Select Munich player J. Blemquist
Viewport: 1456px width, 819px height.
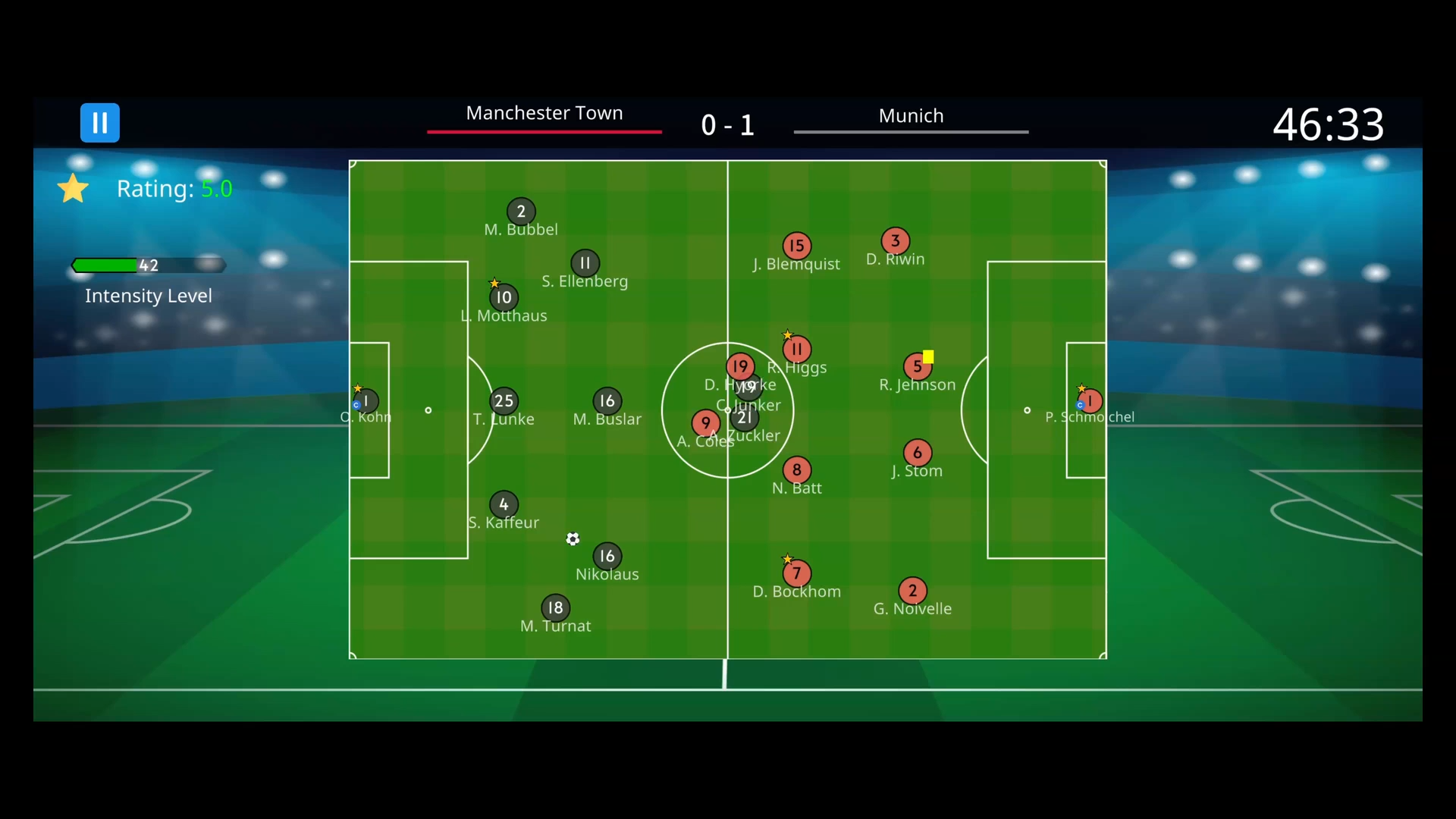796,245
